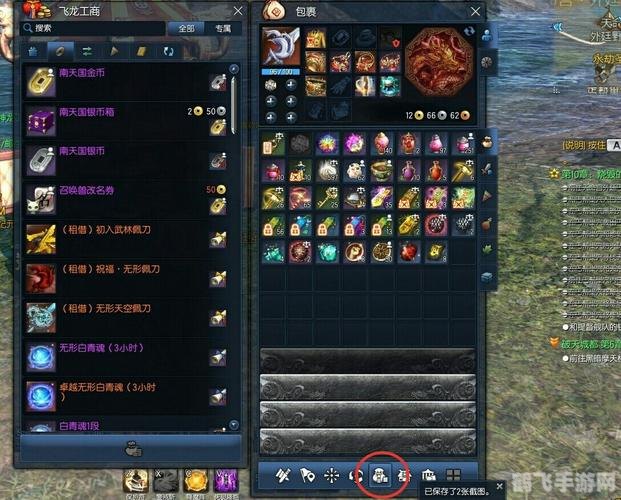Image resolution: width=621 pixels, height=500 pixels.
Task: Open the circled bag toolbar icon
Action: (x=381, y=475)
